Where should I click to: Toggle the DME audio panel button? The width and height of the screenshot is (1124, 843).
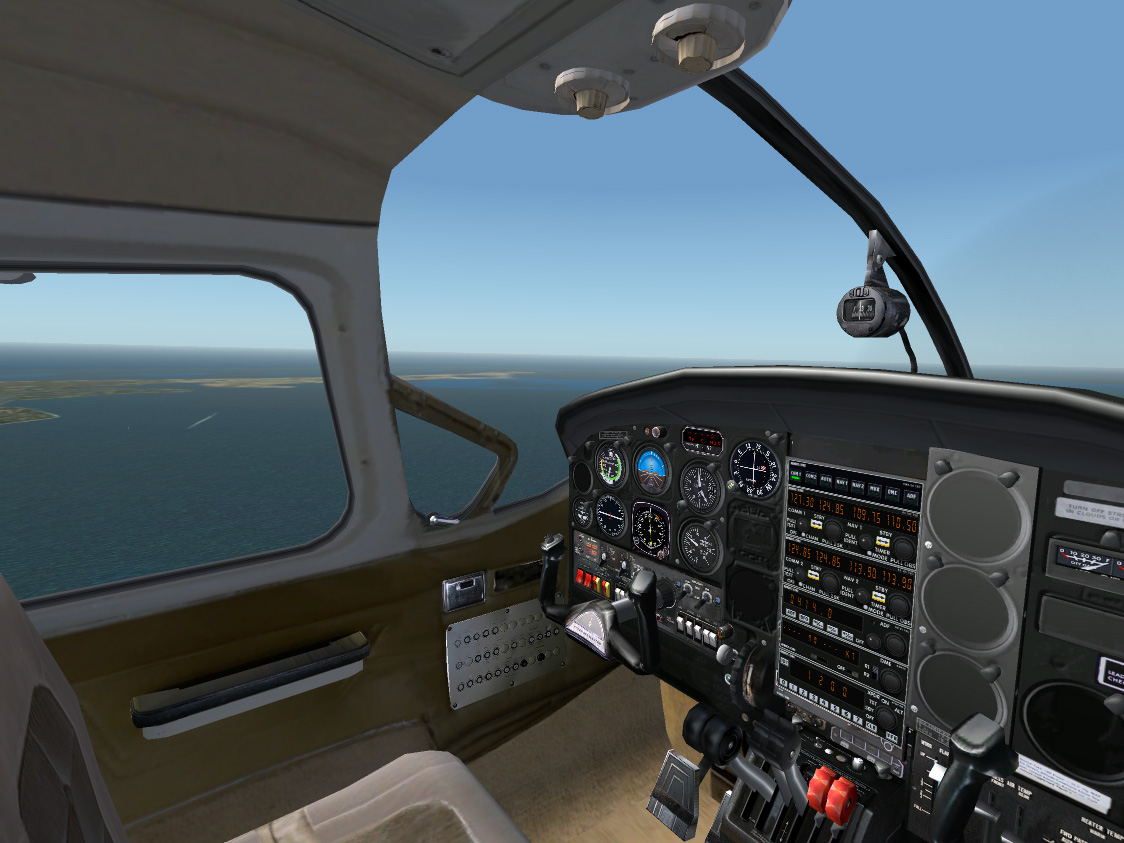[x=892, y=491]
